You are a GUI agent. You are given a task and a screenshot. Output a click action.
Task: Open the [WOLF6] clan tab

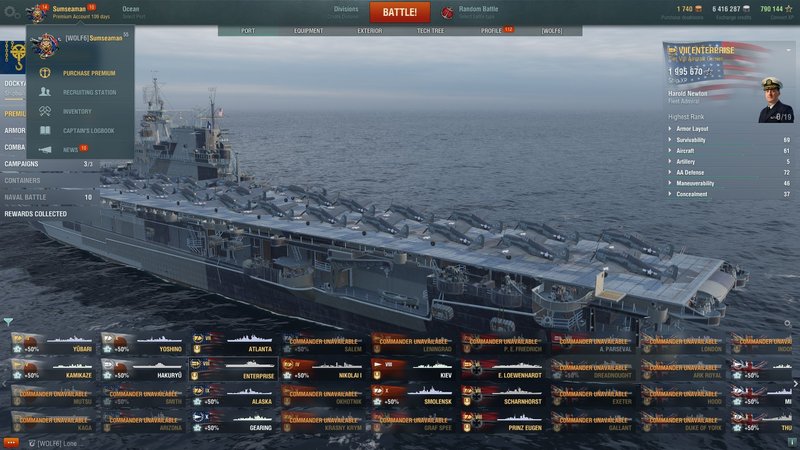[551, 31]
